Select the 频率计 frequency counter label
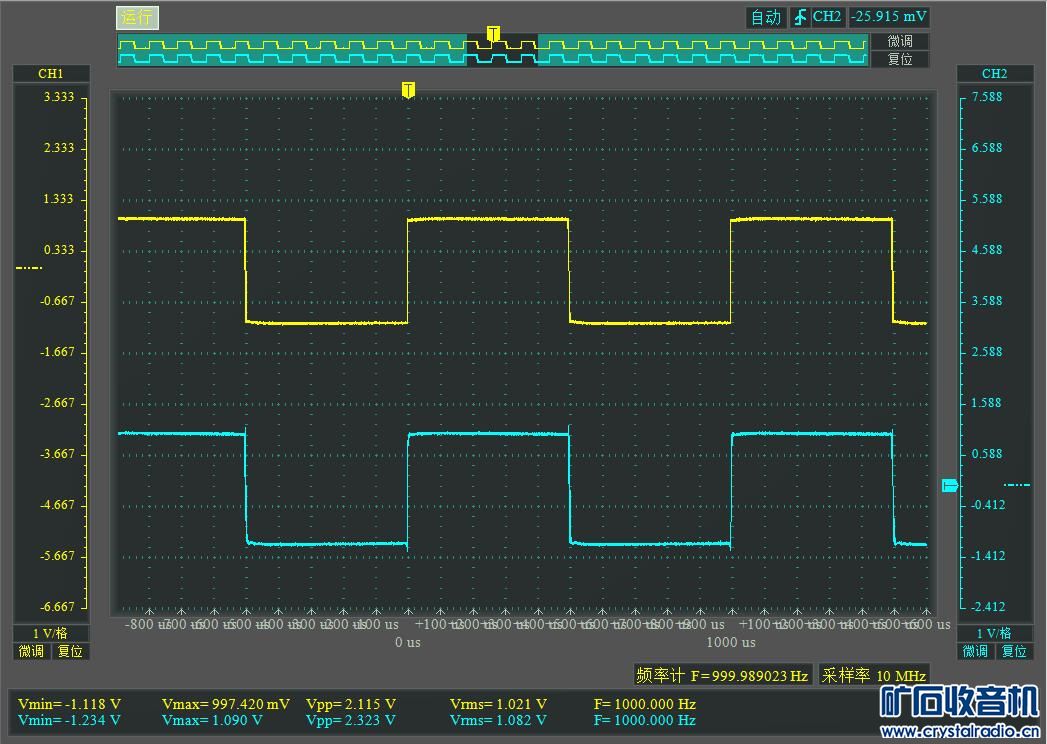This screenshot has width=1047, height=744. coord(661,675)
